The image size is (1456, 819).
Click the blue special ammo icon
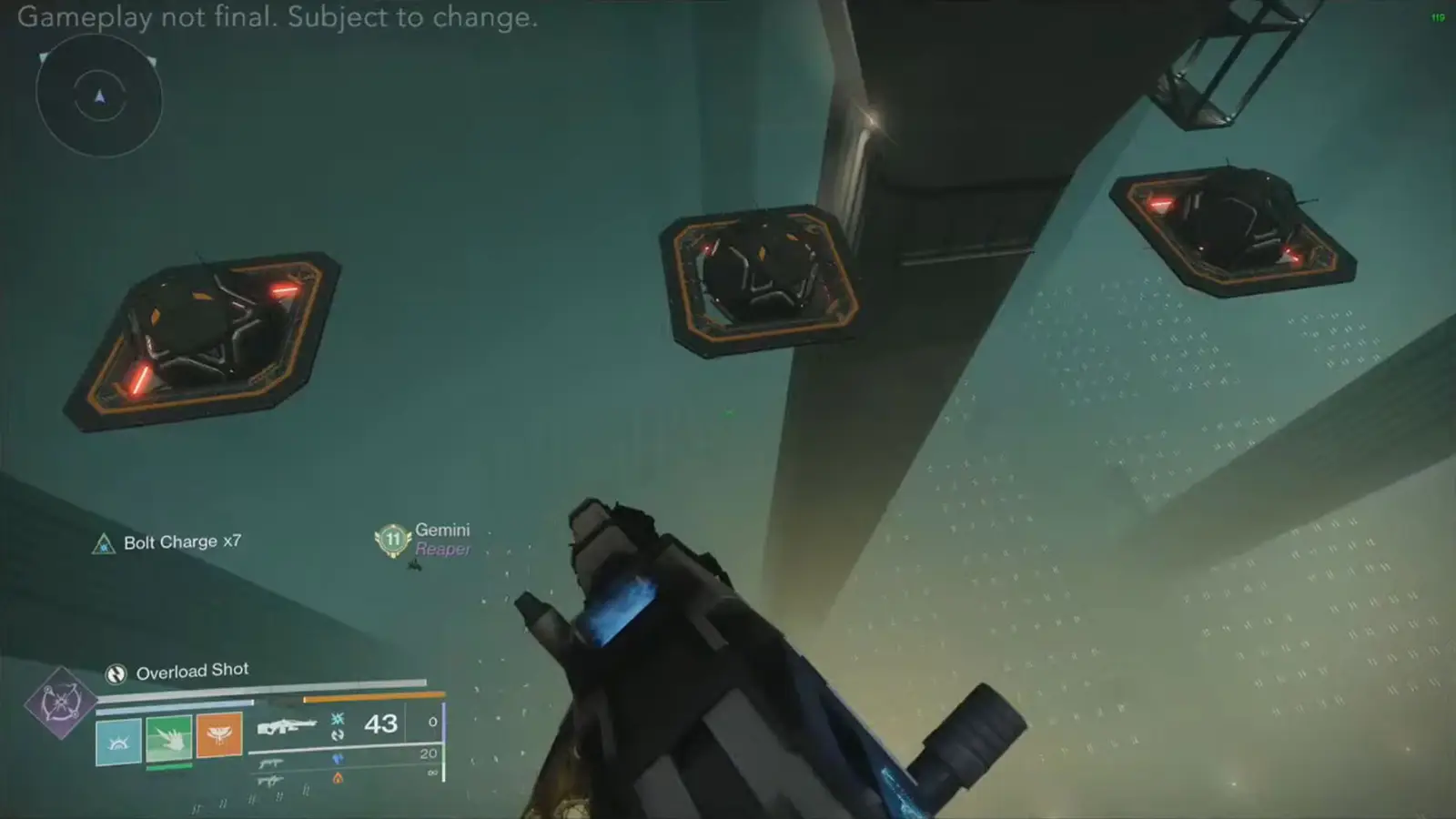[339, 759]
